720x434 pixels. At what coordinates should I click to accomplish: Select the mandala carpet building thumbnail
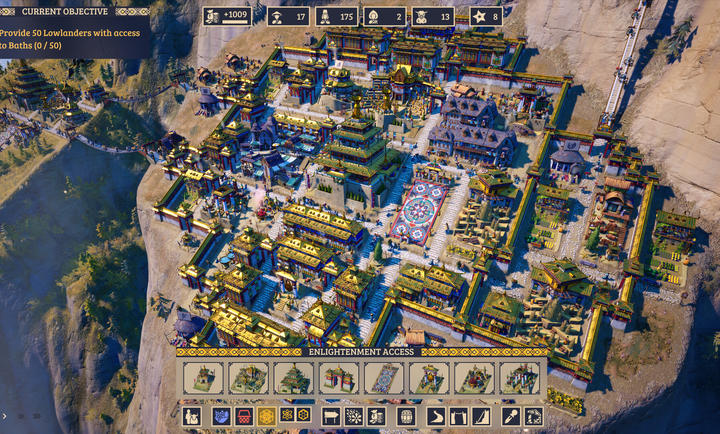[x=384, y=378]
